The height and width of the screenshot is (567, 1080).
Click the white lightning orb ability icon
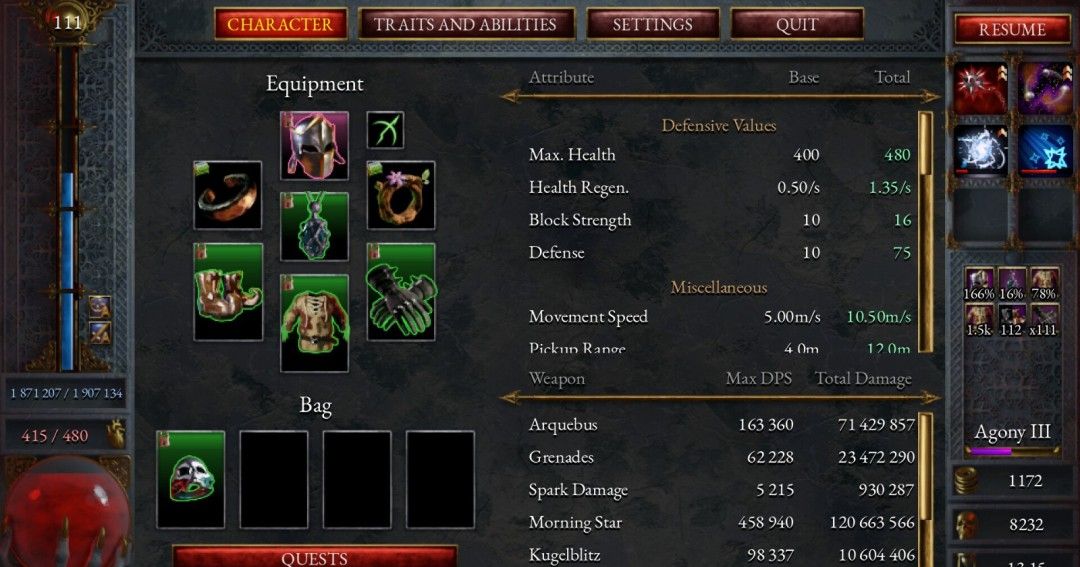[980, 151]
